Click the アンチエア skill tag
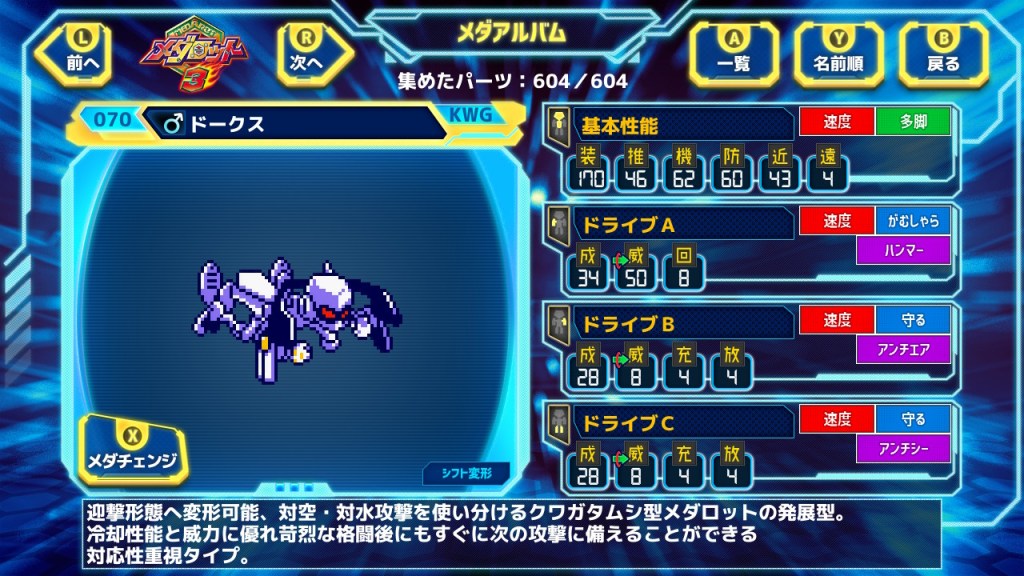Viewport: 1024px width, 576px height. point(902,350)
